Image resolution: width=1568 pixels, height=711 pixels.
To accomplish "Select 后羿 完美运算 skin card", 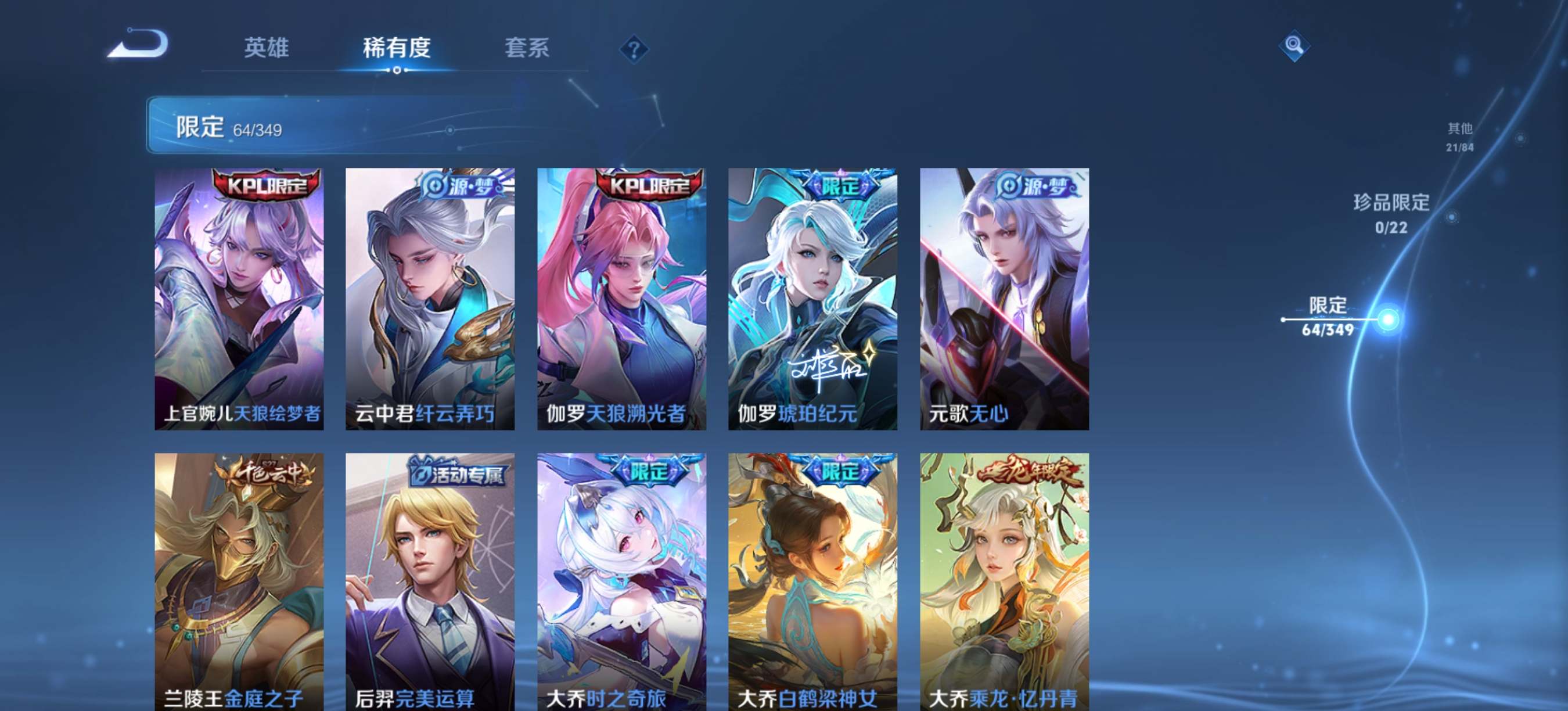I will tap(430, 581).
